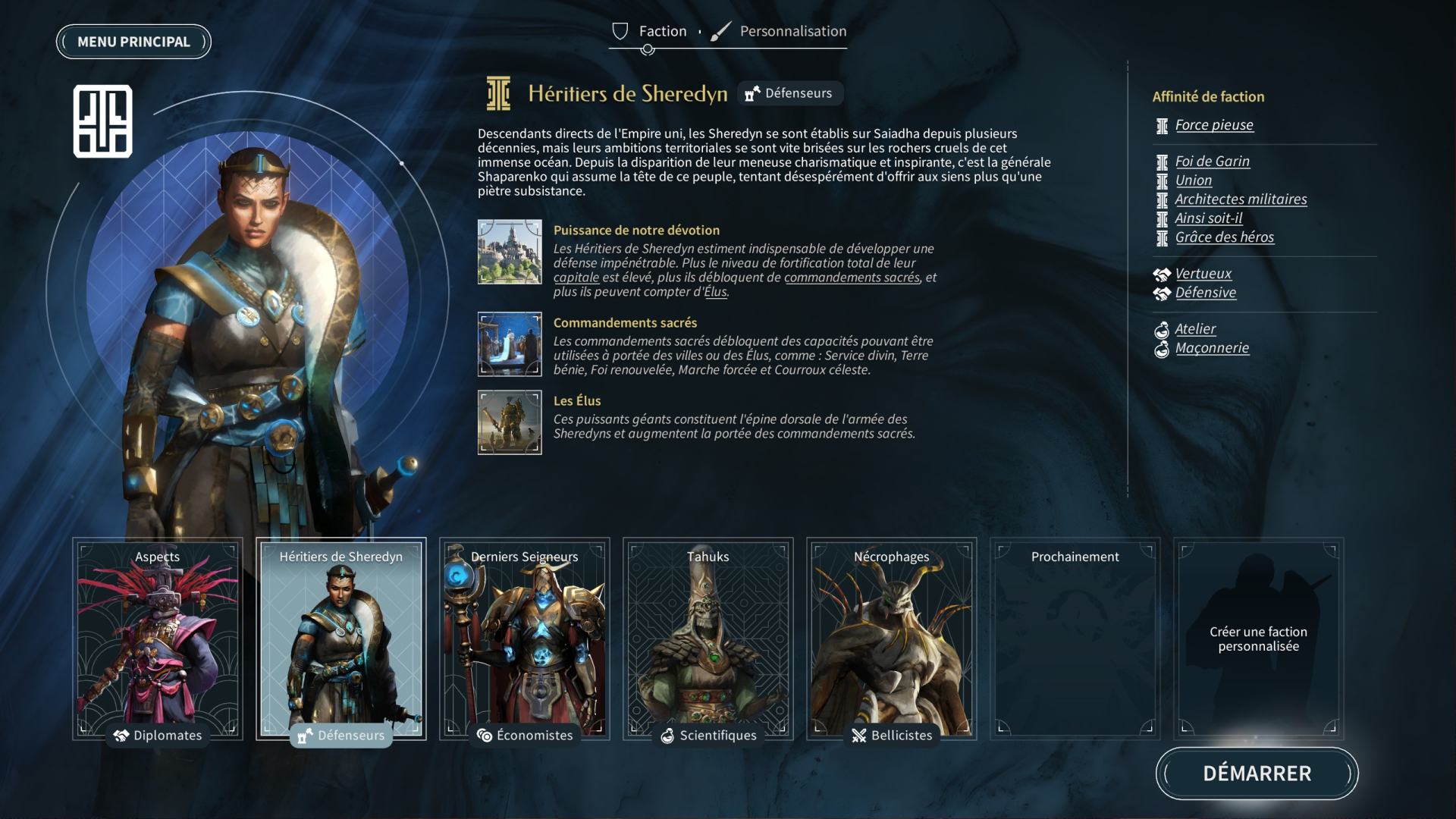1456x819 pixels.
Task: Show the Vertueux trait details
Action: 1203,274
